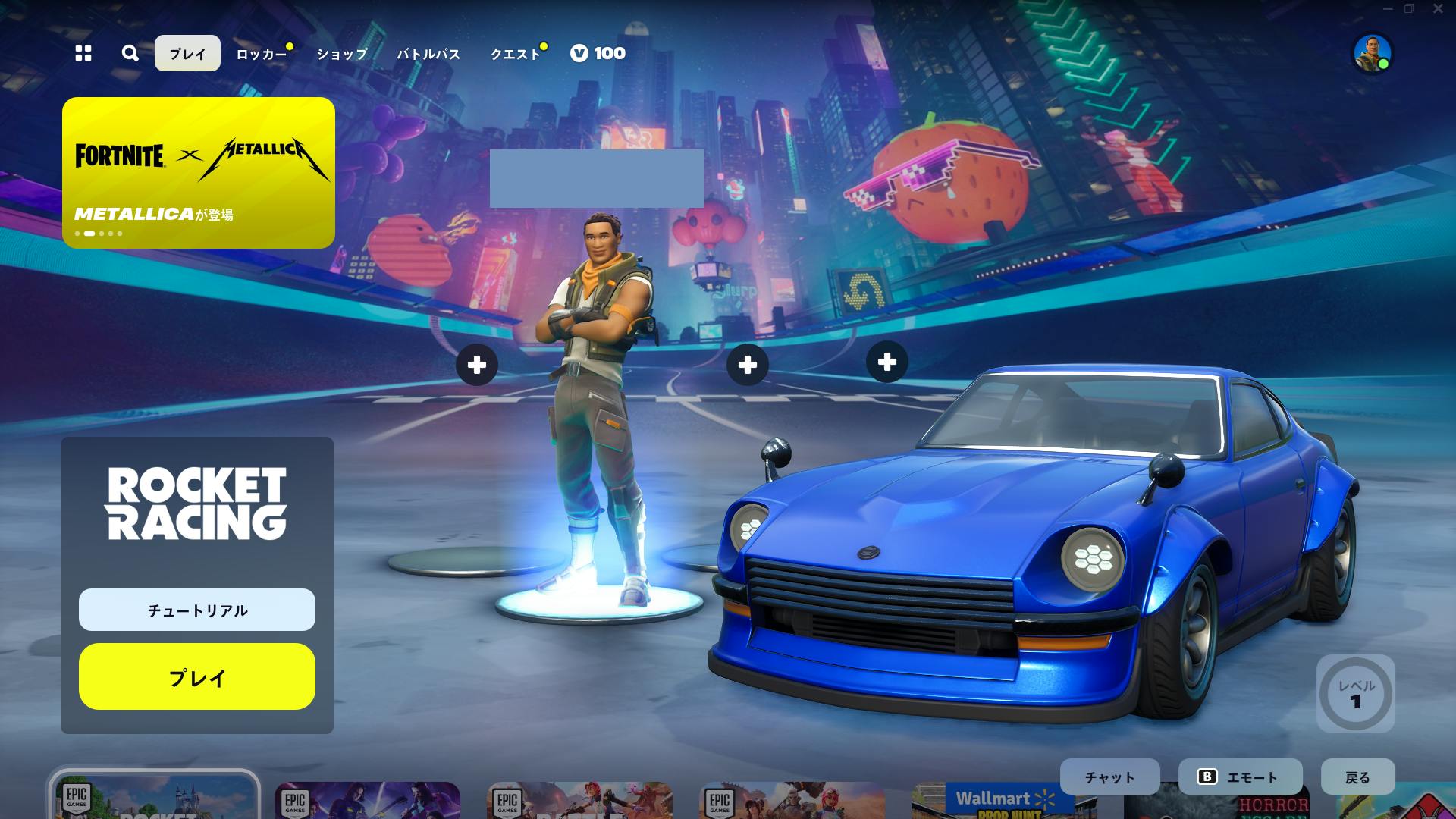Screen dimensions: 1456x819
Task: Open the search magnifier icon
Action: coord(130,53)
